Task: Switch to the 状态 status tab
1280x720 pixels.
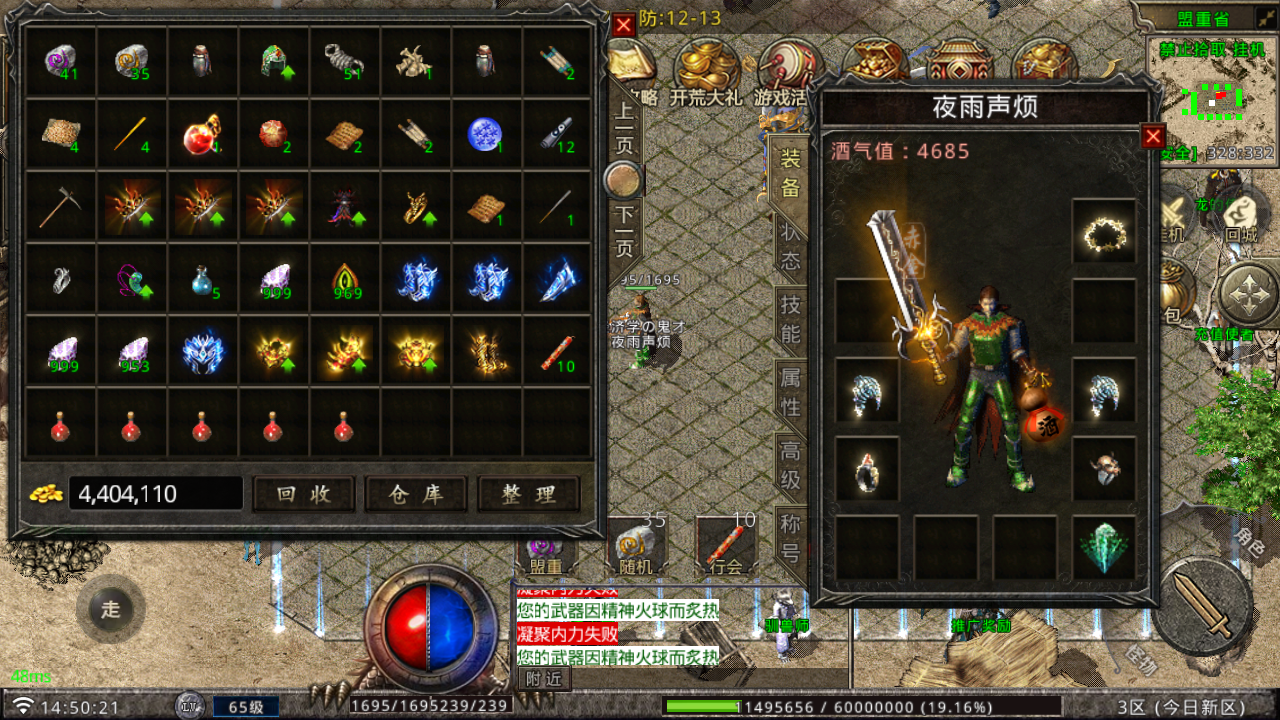Action: coord(790,245)
